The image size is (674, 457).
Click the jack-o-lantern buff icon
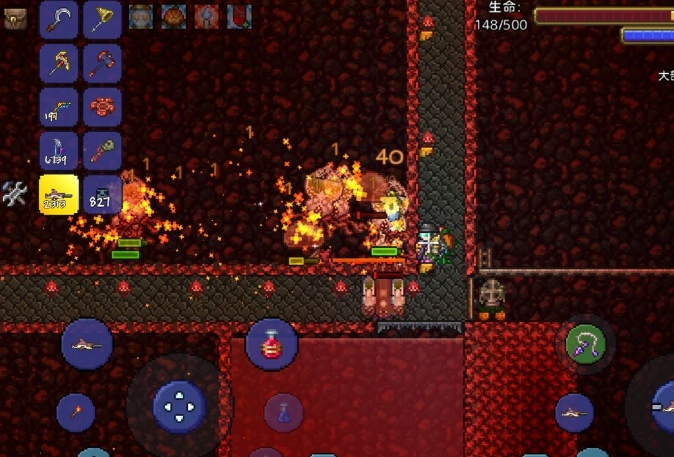click(174, 15)
